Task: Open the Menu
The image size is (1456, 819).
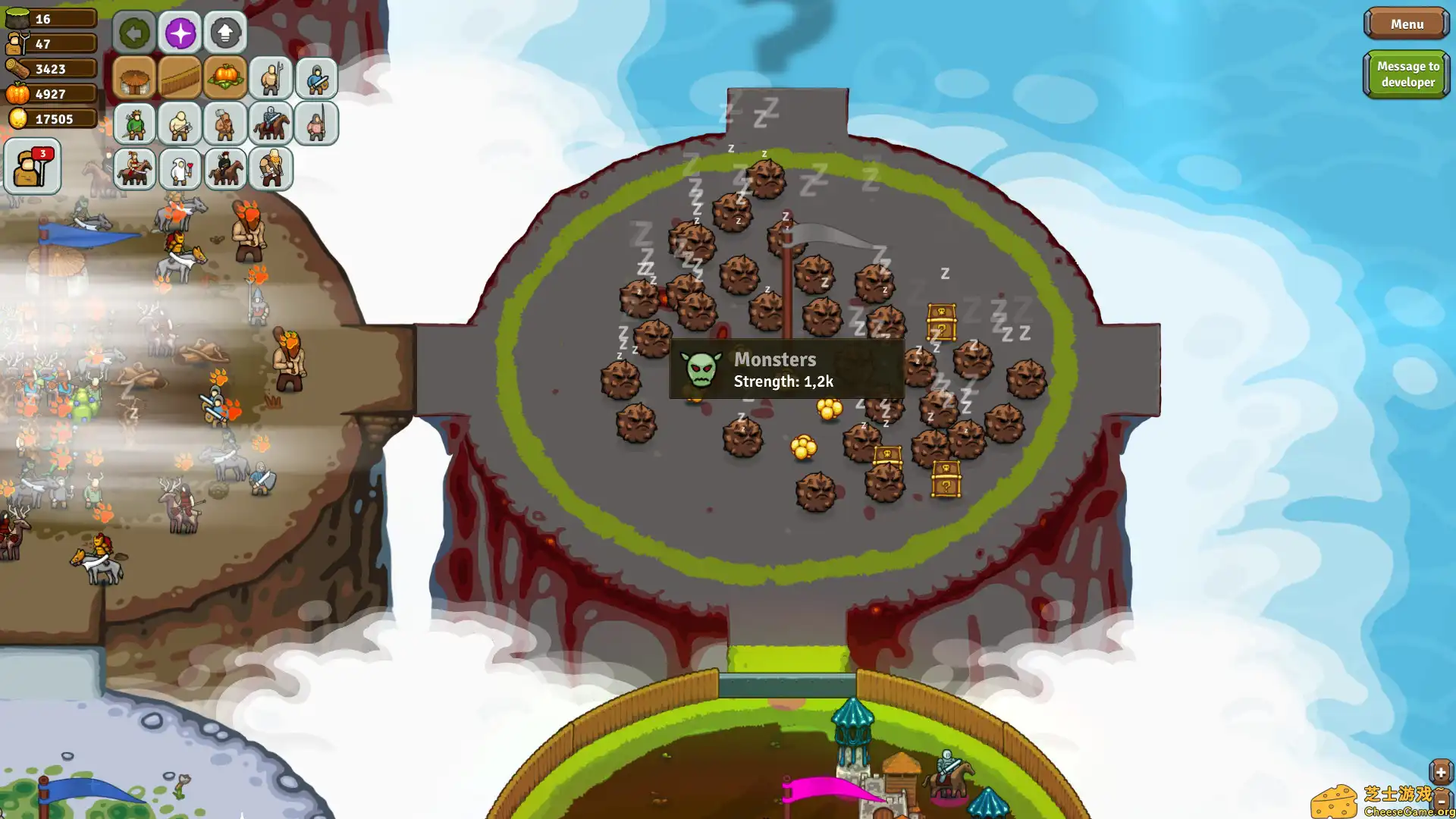Action: pos(1405,24)
